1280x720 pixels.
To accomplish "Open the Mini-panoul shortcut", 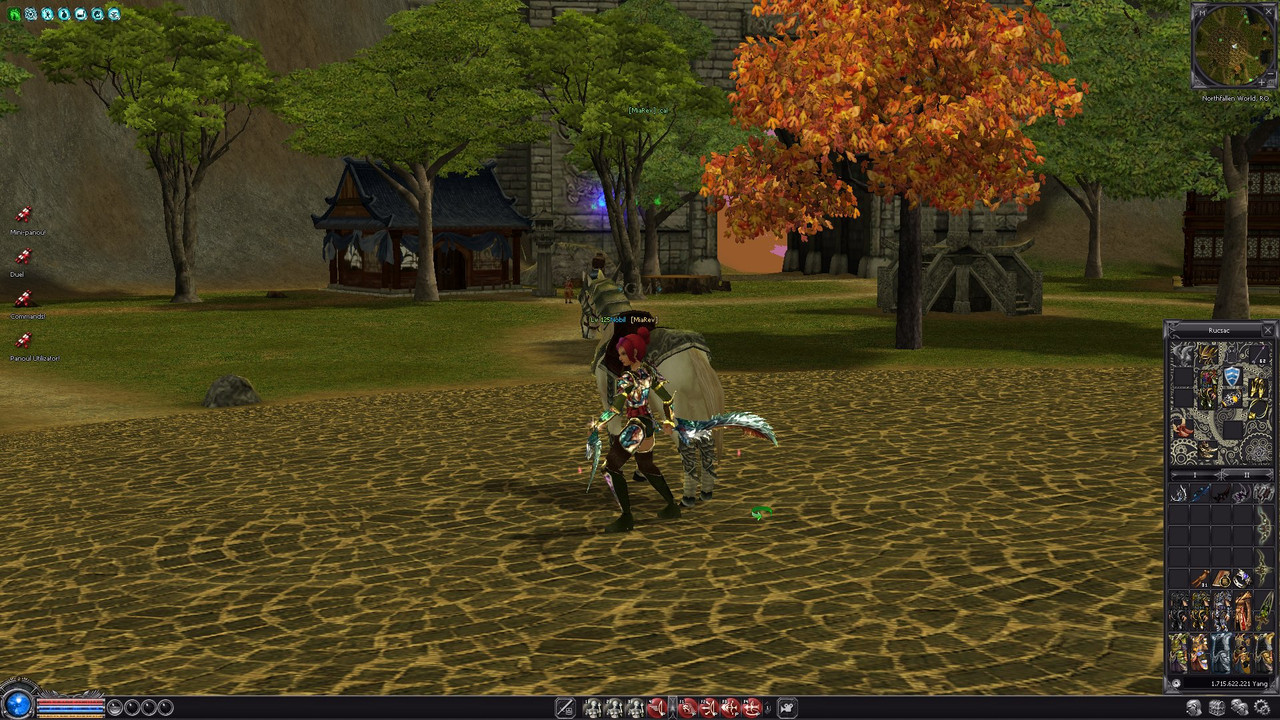I will click(23, 215).
